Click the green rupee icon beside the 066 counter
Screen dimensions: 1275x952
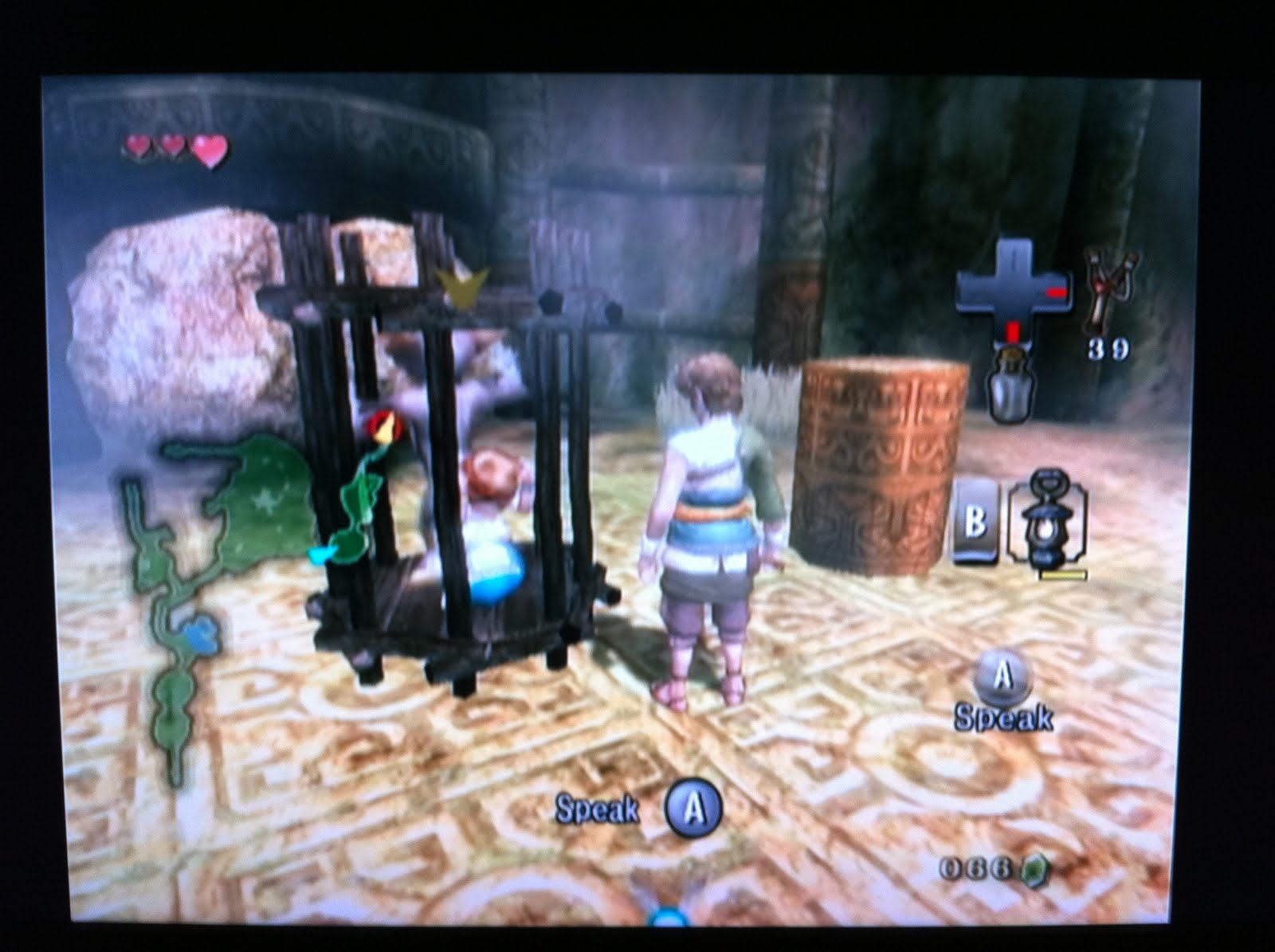point(1034,871)
